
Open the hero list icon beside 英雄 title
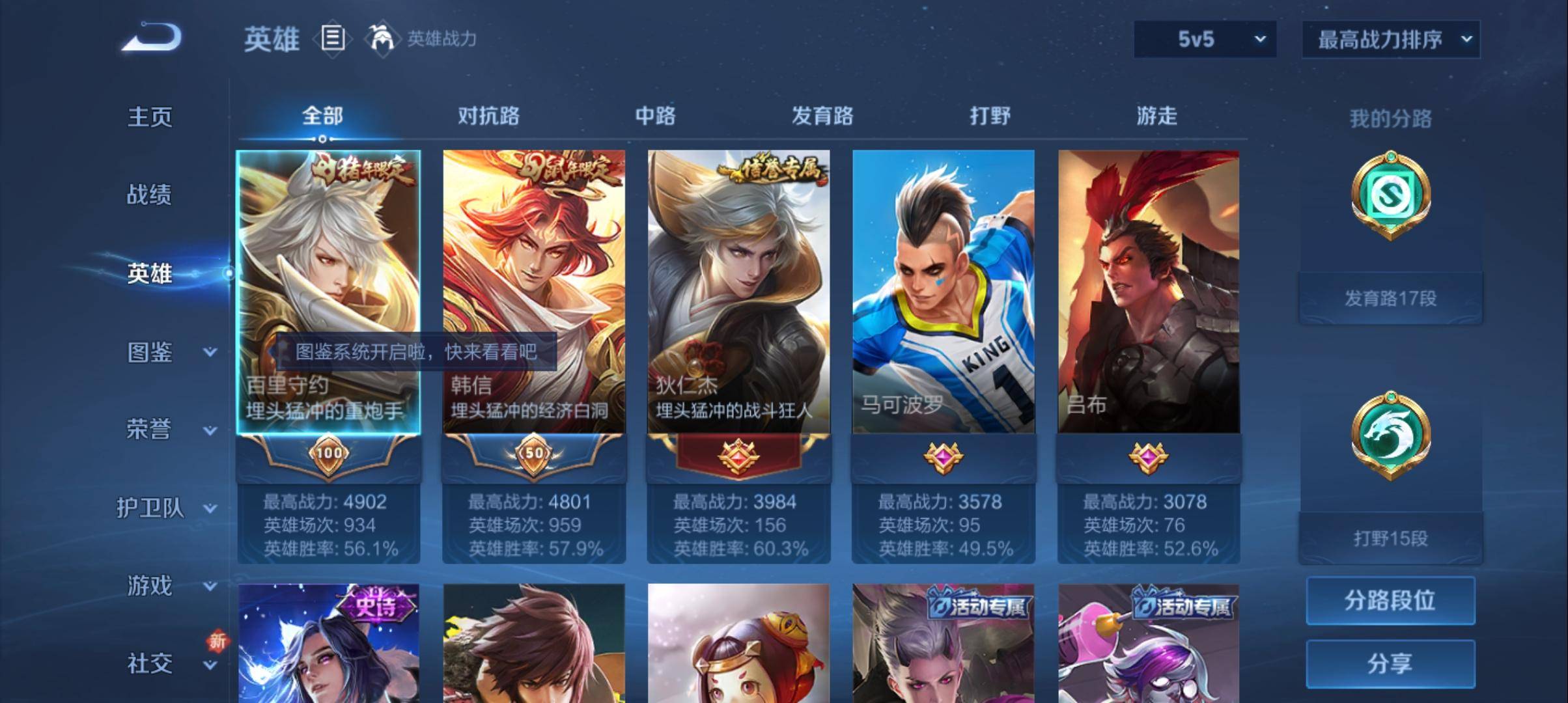coord(333,39)
